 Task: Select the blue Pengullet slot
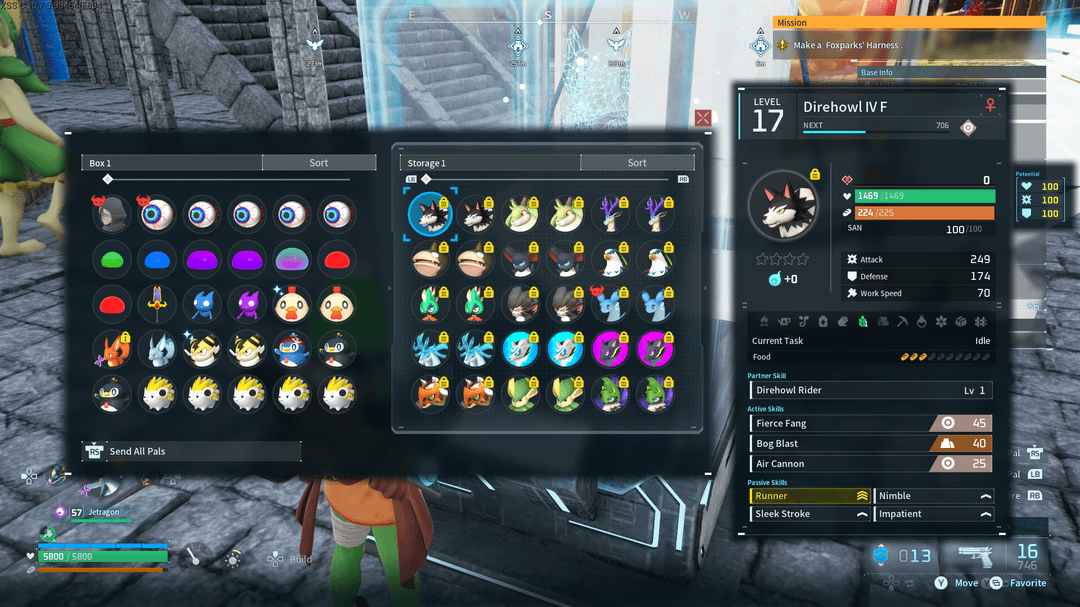292,349
